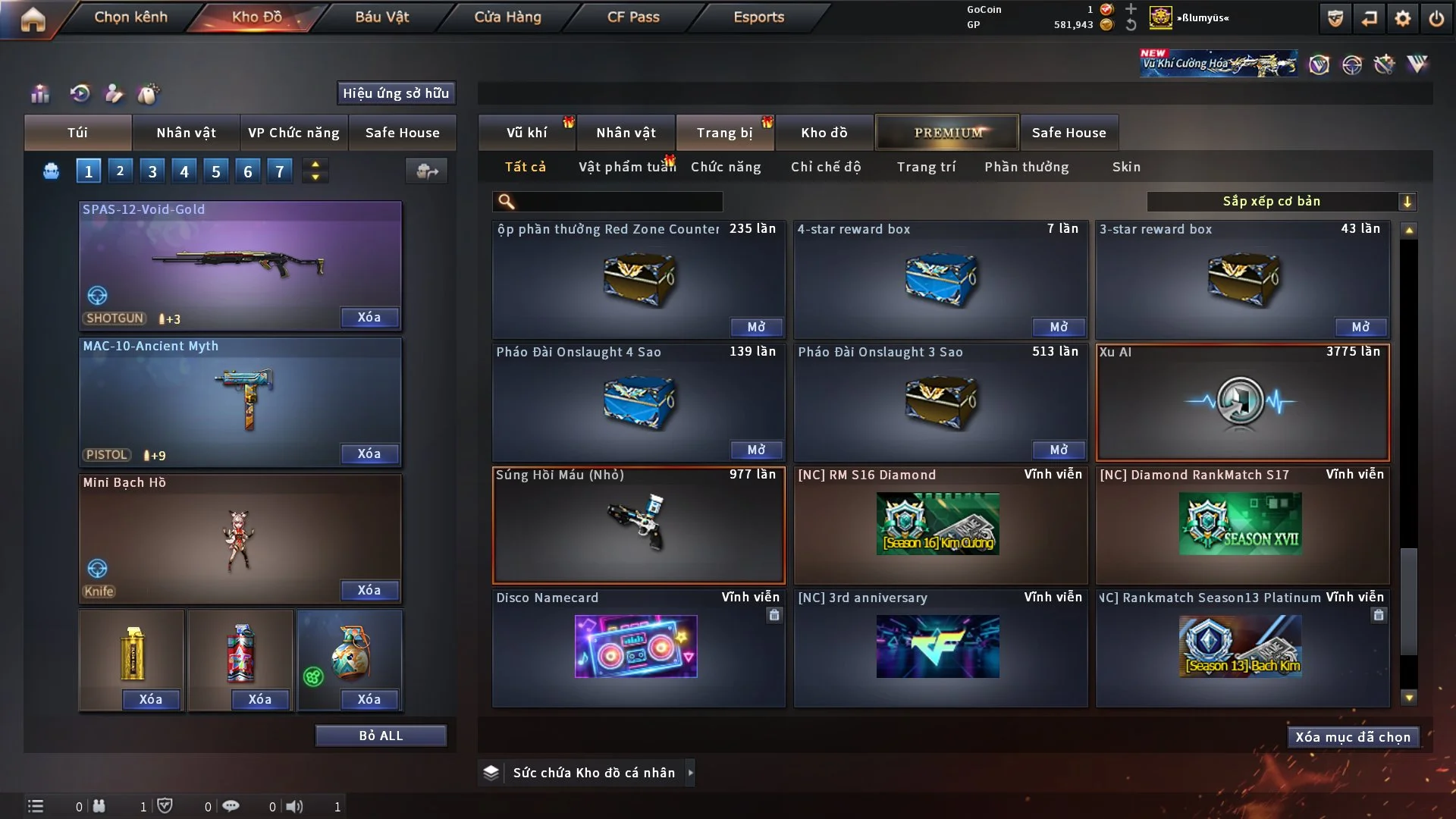Remove SPAS-12-Void-Gold with its Xóa button
Image resolution: width=1456 pixels, height=819 pixels.
pos(369,317)
